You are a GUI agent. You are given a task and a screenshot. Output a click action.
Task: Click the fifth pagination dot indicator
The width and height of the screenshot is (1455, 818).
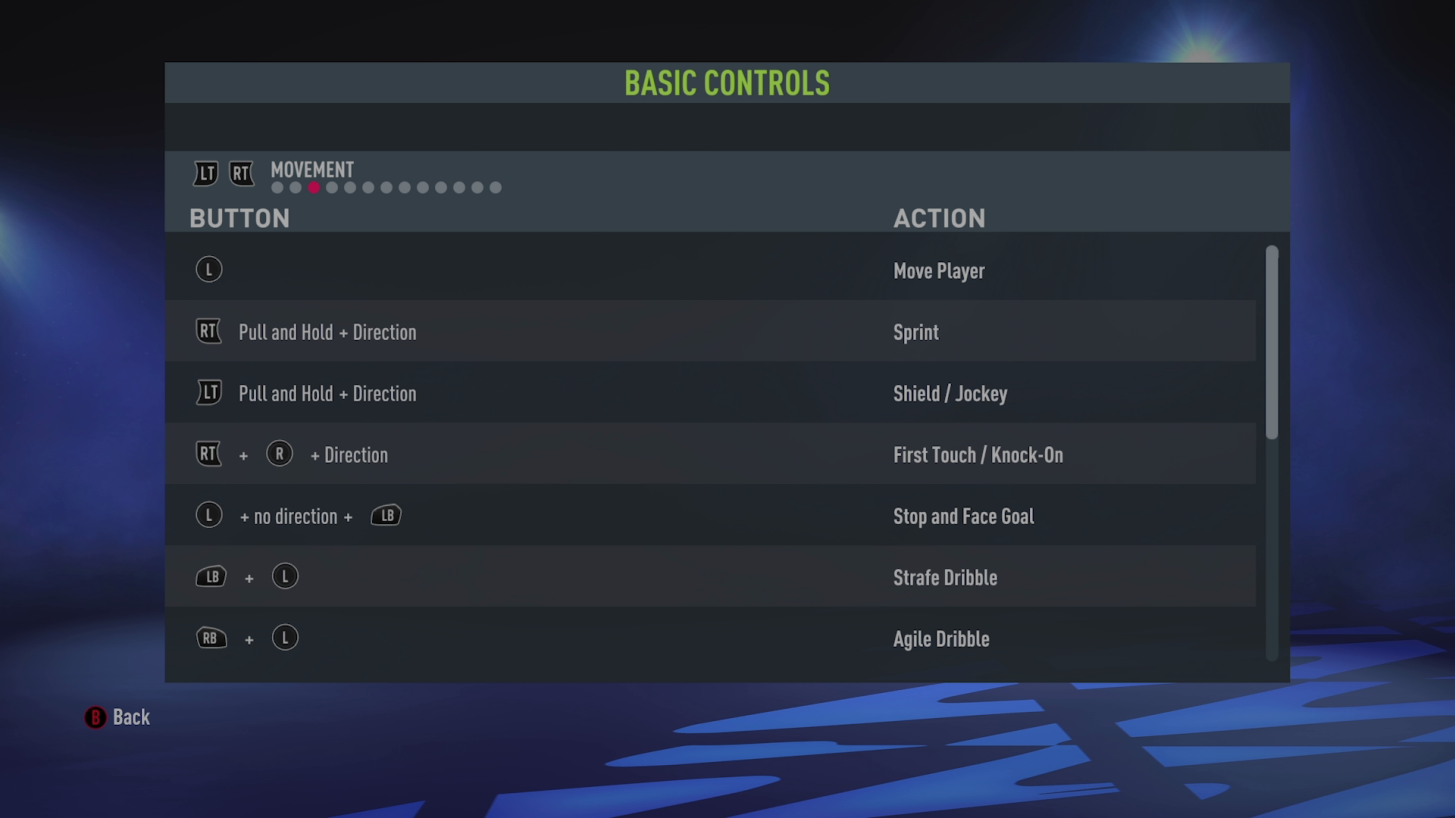[349, 187]
